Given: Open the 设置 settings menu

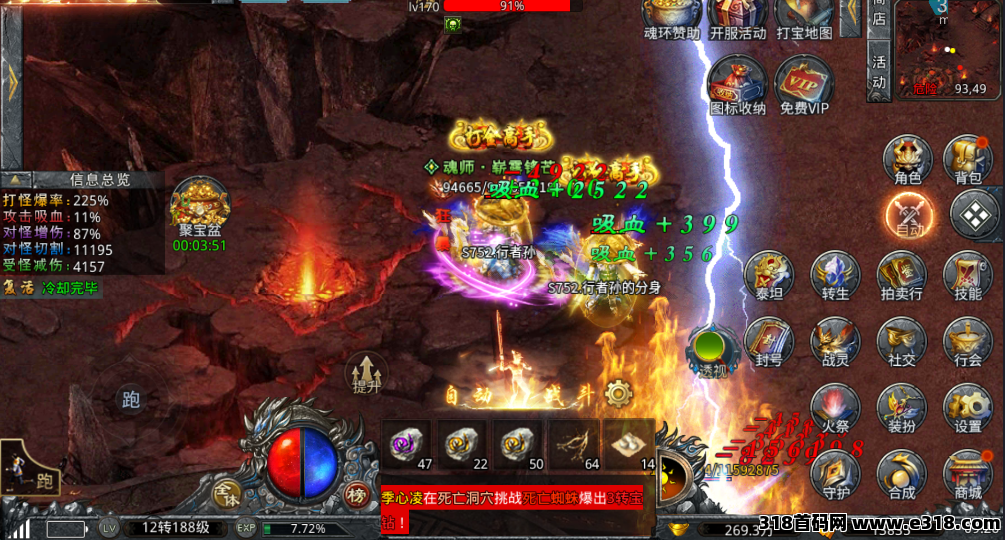Looking at the screenshot, I should click(x=968, y=407).
